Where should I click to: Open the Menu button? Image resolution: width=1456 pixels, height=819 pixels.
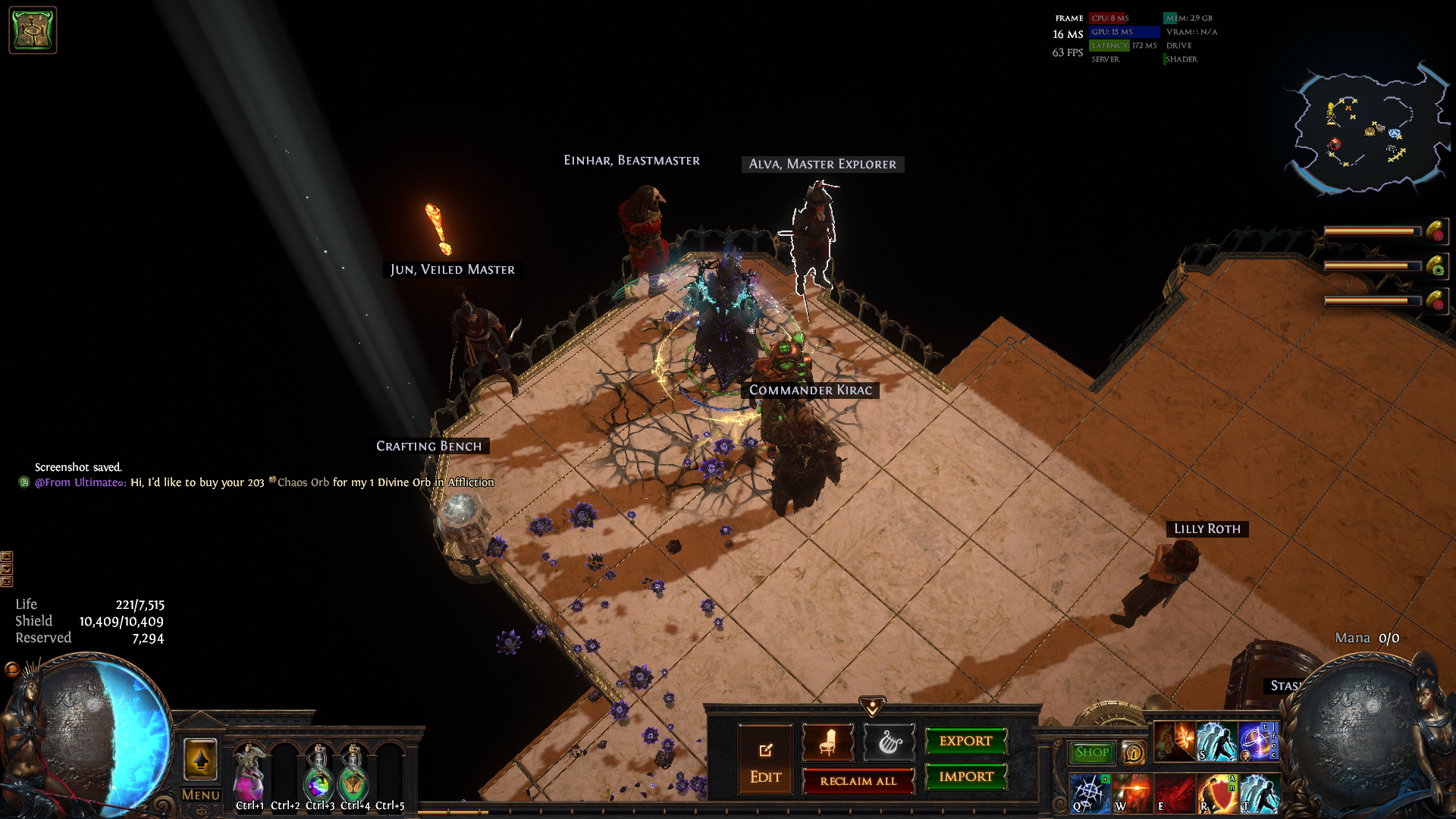(200, 795)
